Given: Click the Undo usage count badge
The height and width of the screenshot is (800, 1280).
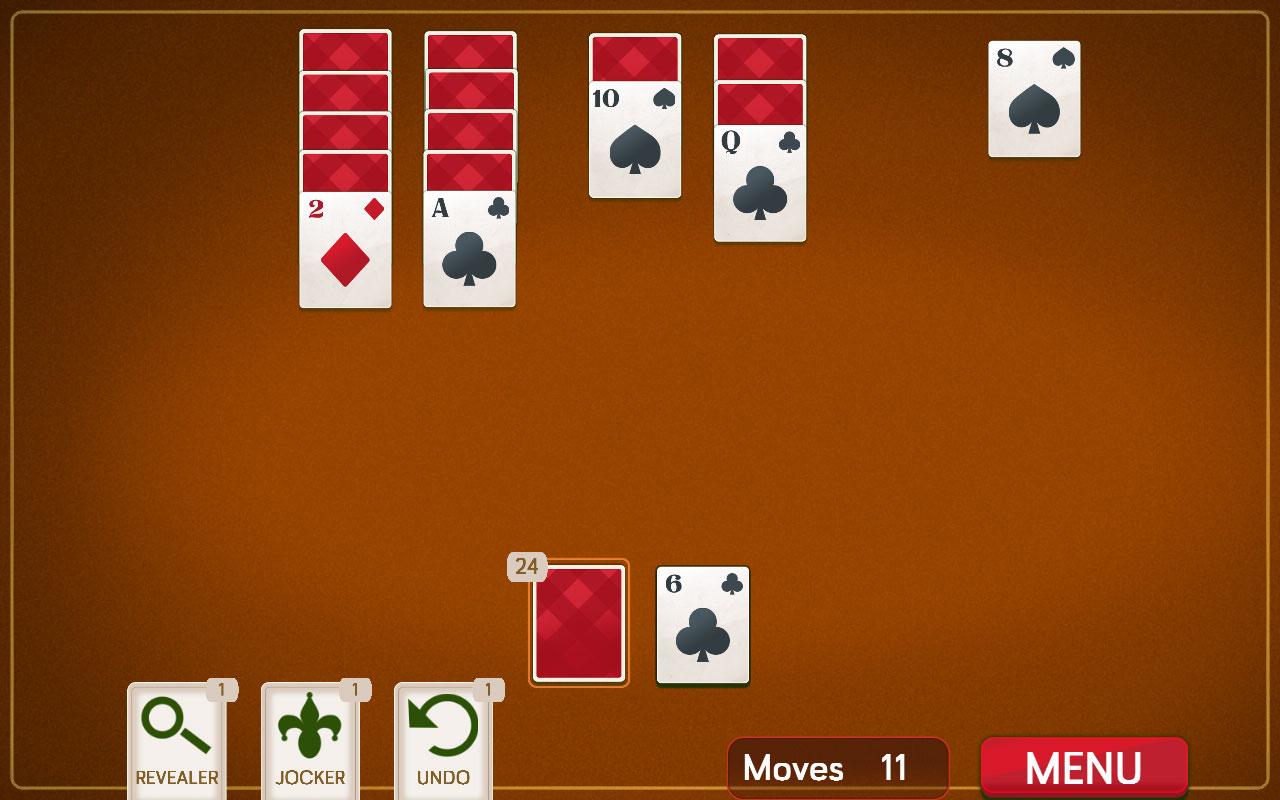Looking at the screenshot, I should point(487,690).
